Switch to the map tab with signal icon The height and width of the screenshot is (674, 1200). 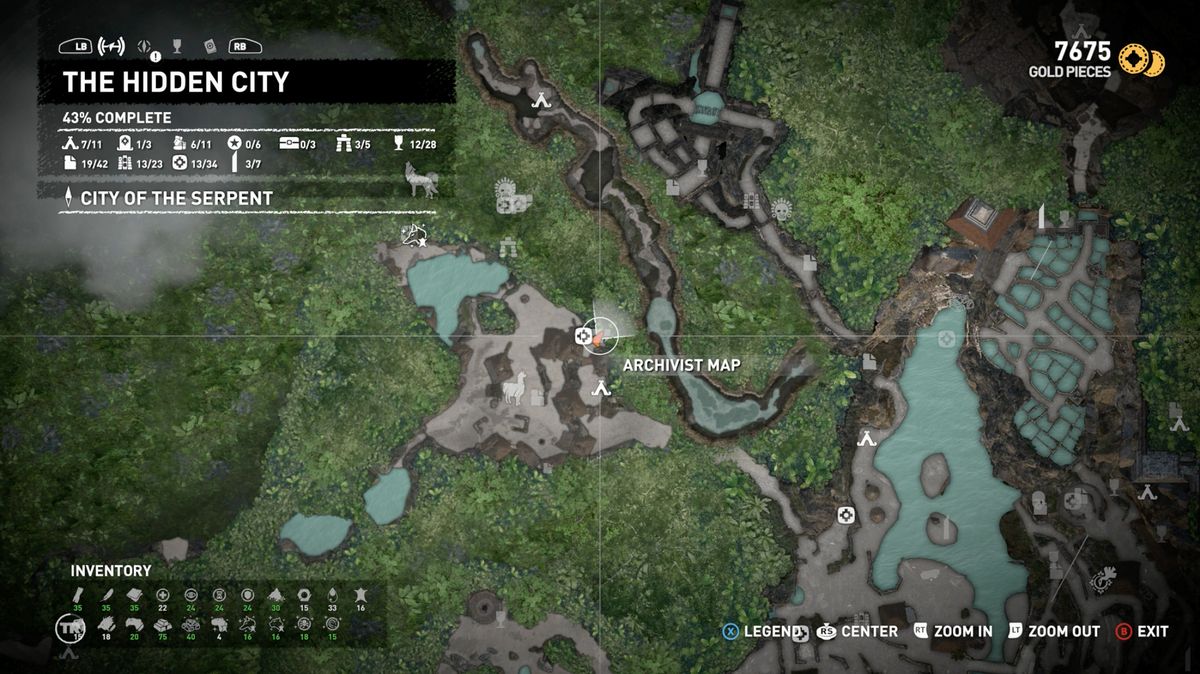click(x=112, y=46)
